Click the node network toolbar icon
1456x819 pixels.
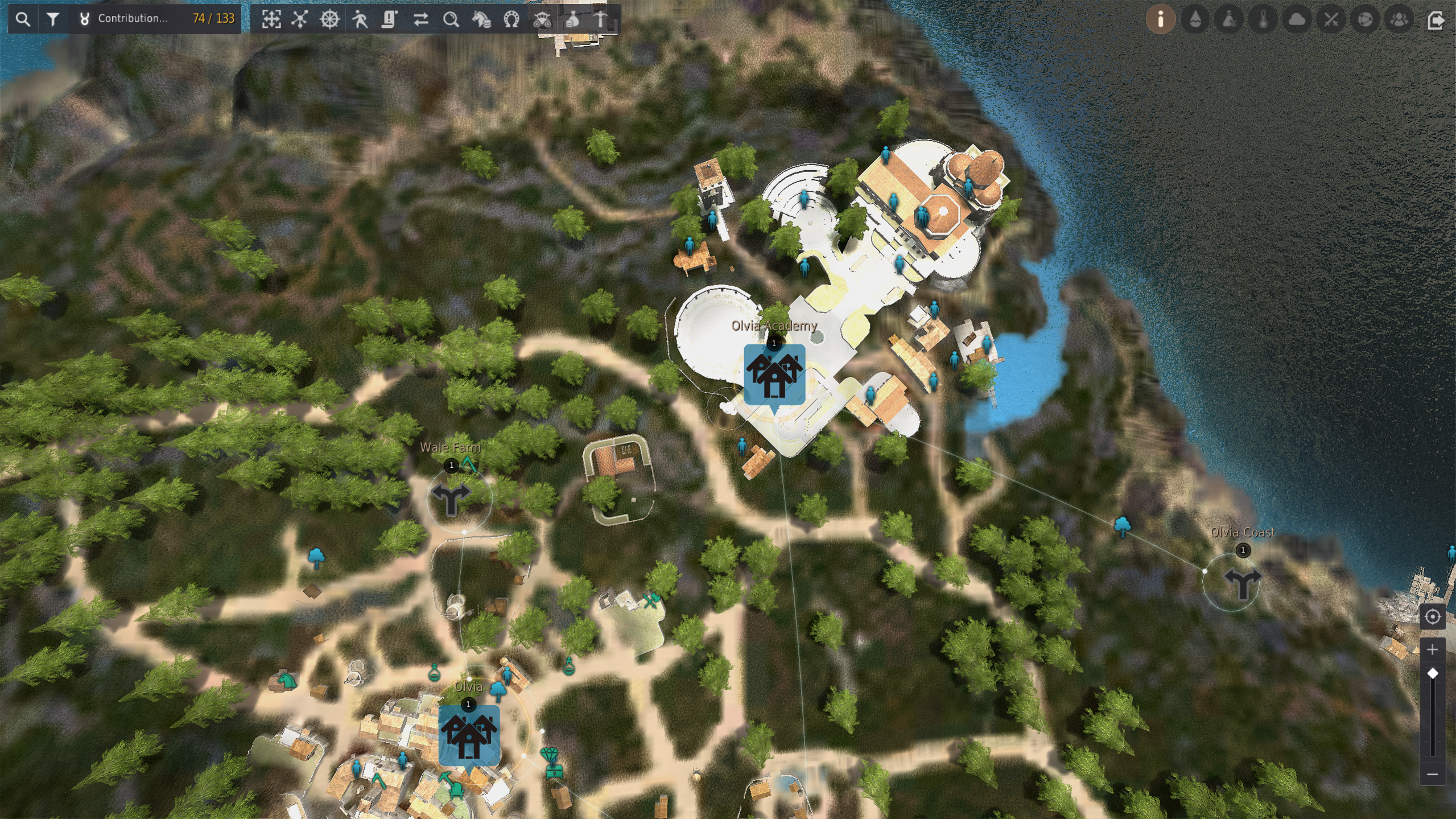[300, 19]
